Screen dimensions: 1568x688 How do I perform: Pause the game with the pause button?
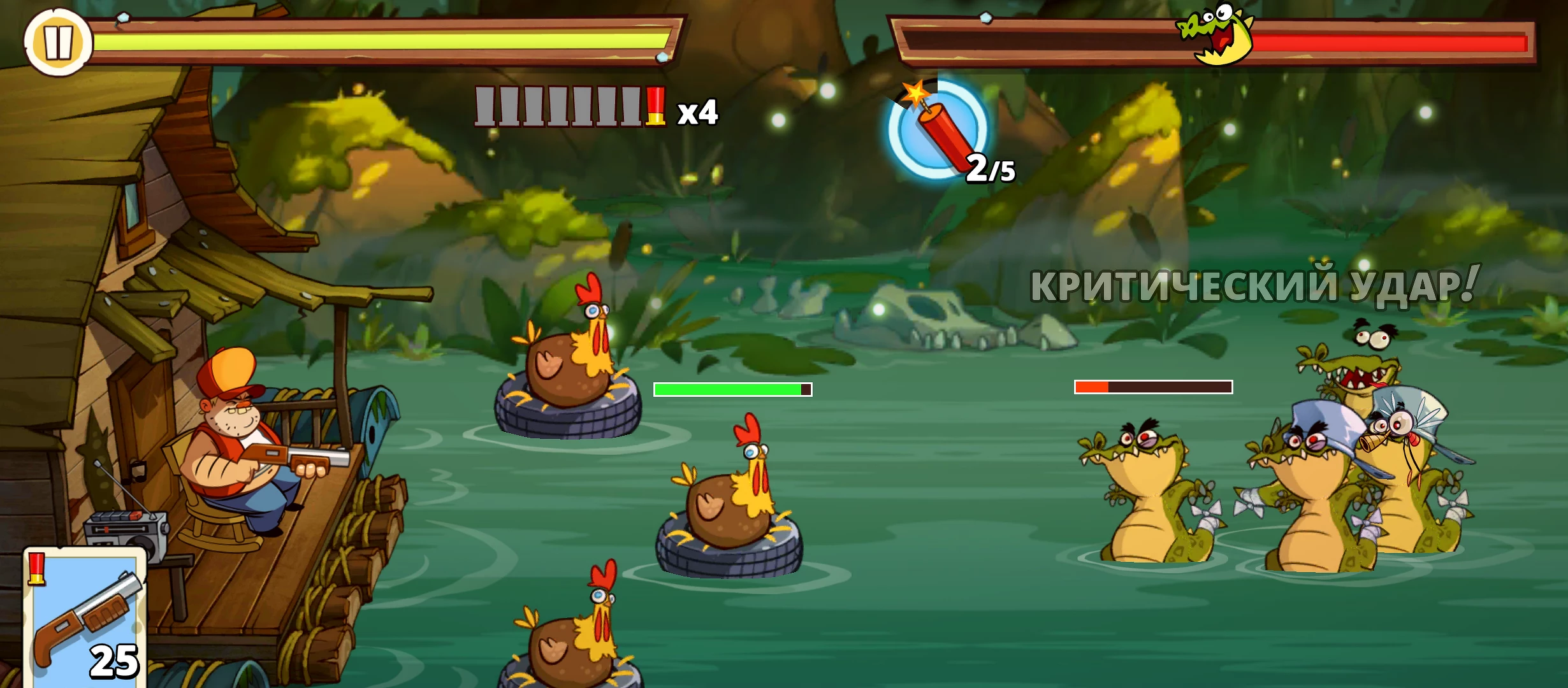click(x=57, y=43)
